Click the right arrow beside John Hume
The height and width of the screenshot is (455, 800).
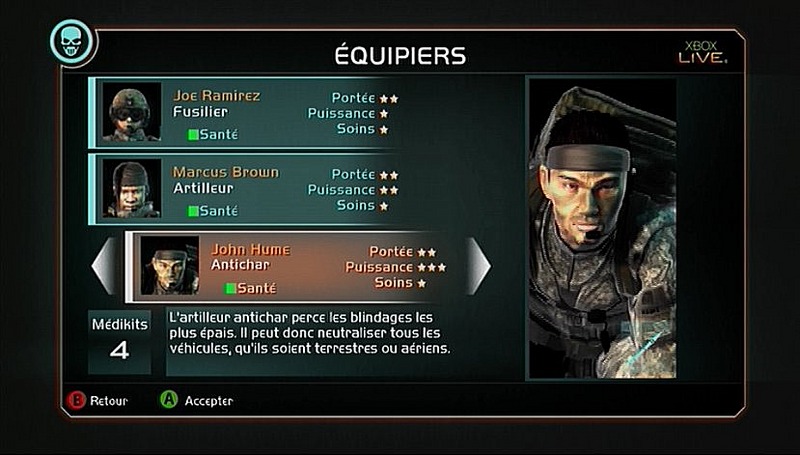click(x=479, y=266)
